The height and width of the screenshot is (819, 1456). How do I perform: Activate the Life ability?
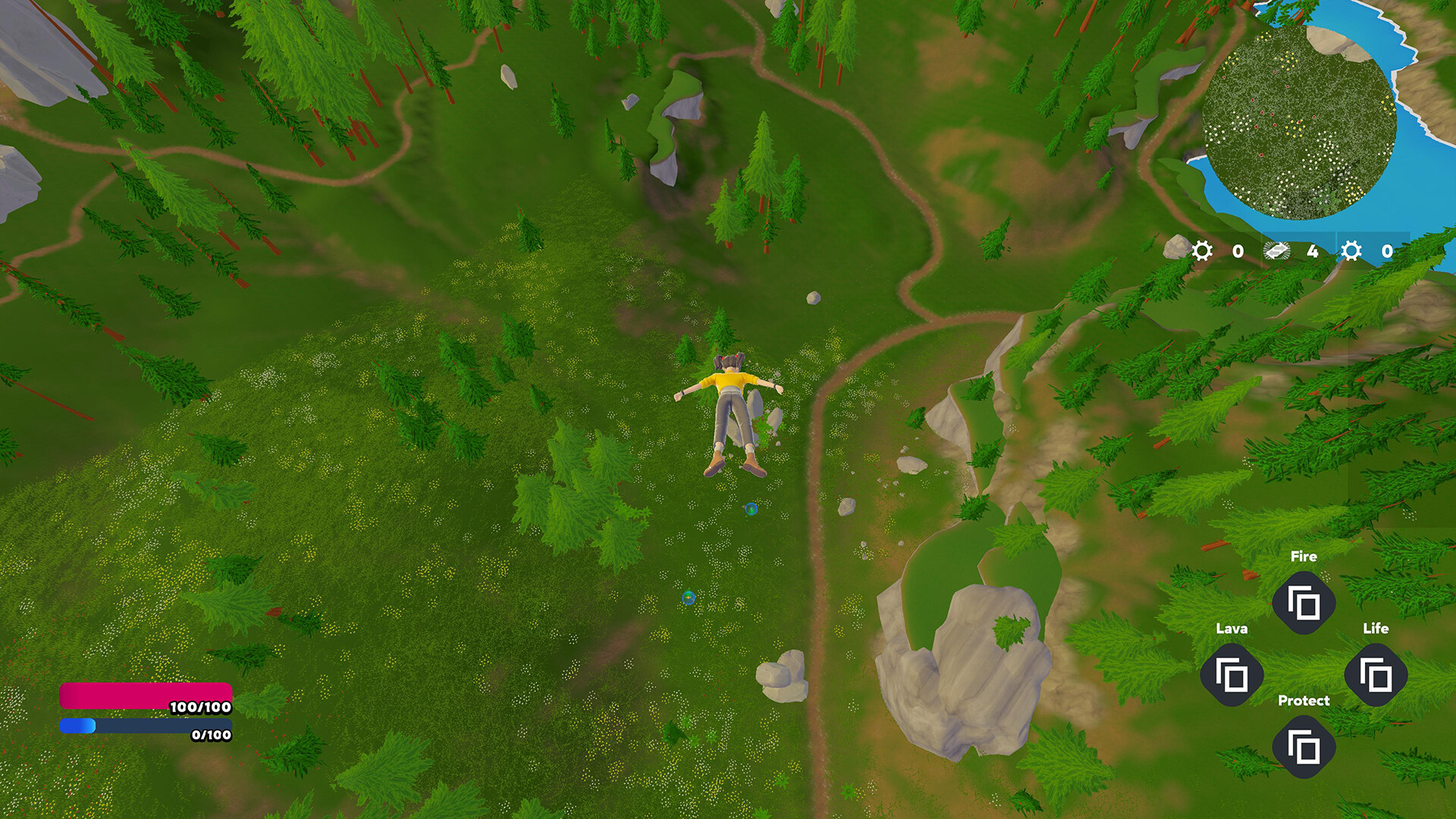pos(1376,675)
